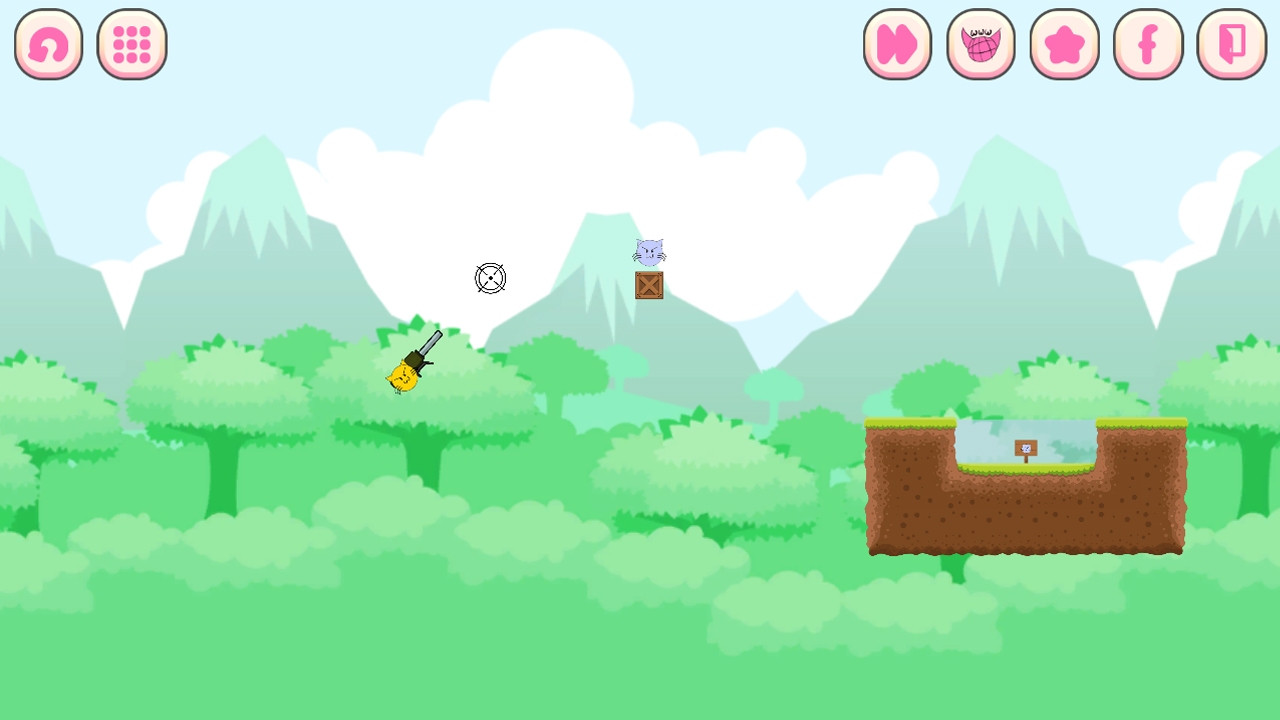Open the developer website globe icon

[981, 44]
